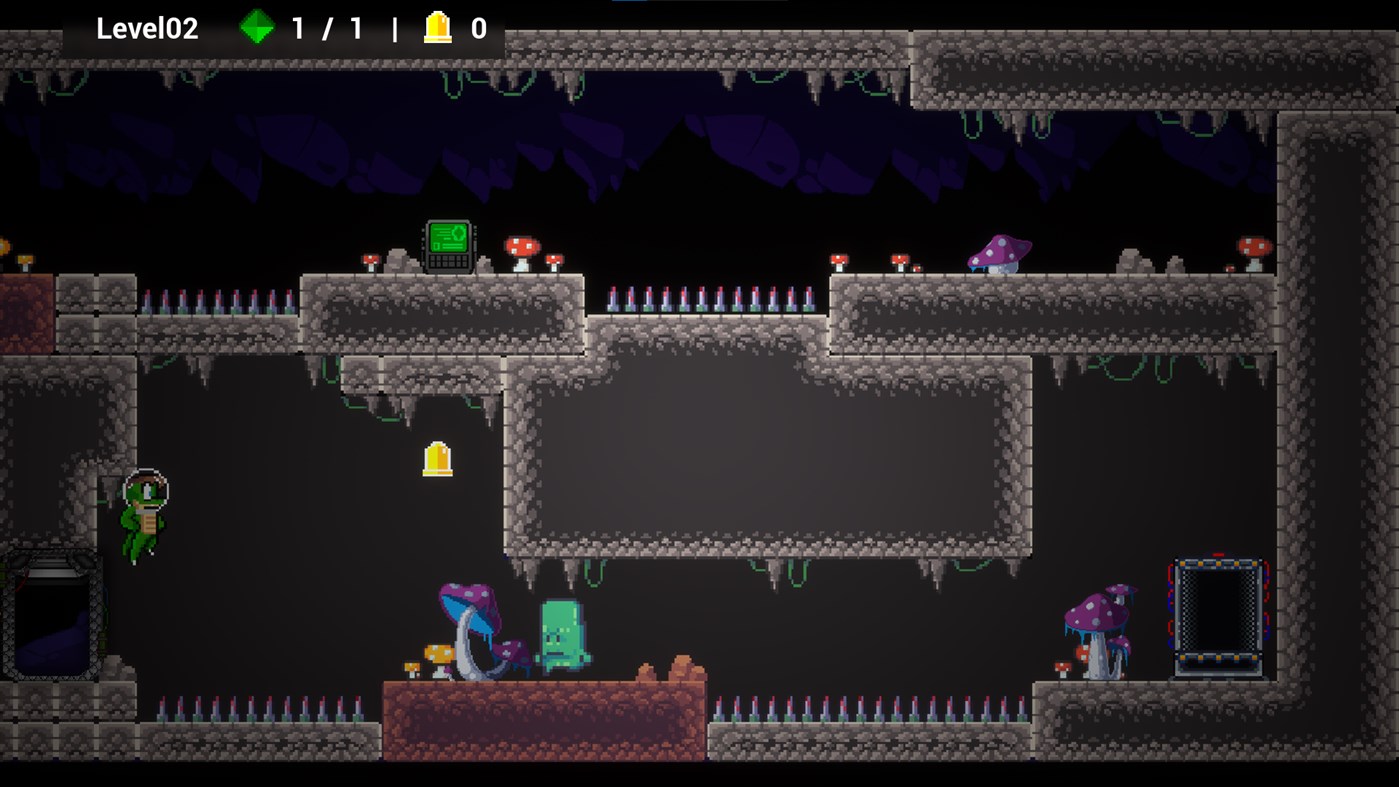
Task: Click the gem count reading 1 / 1
Action: pos(329,28)
